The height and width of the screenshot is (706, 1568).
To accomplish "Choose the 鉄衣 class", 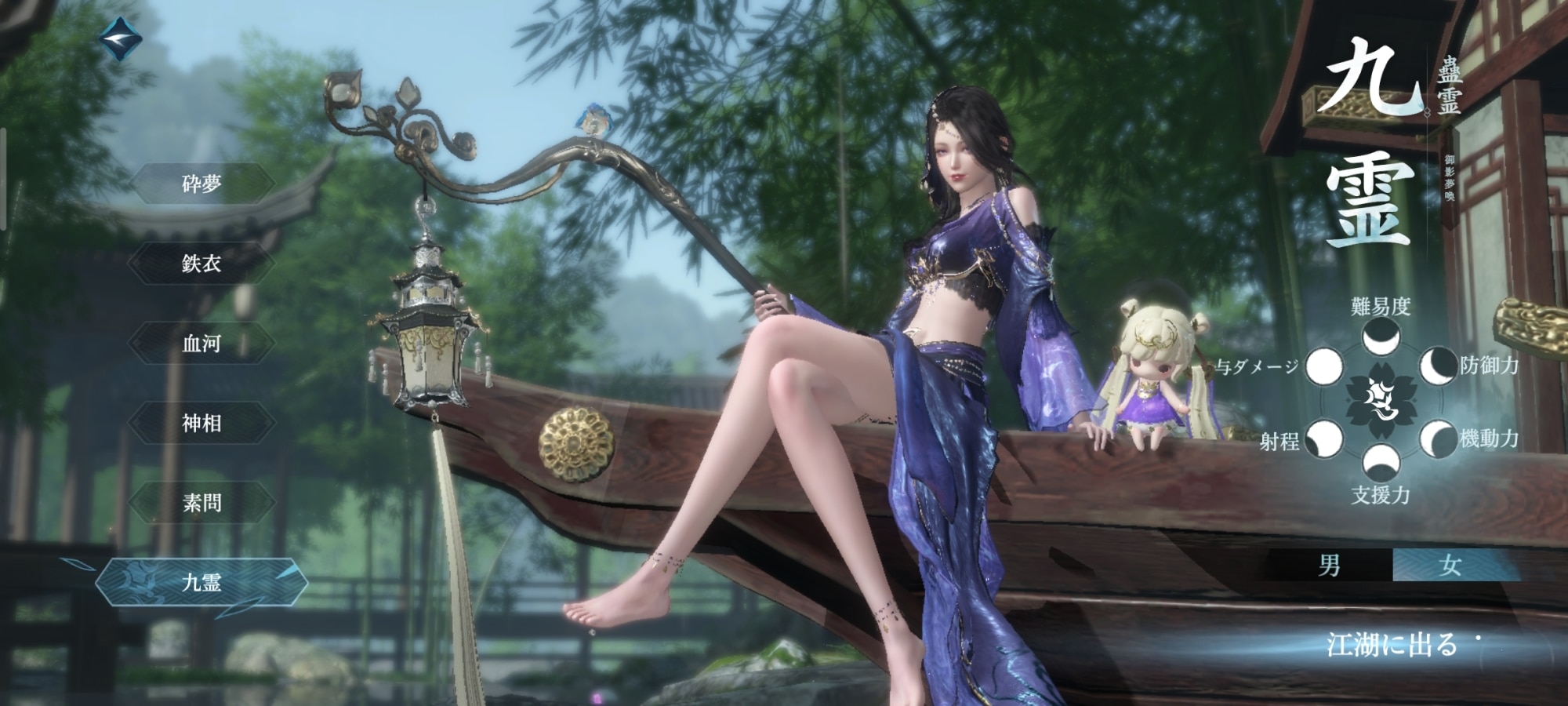I will tap(201, 264).
